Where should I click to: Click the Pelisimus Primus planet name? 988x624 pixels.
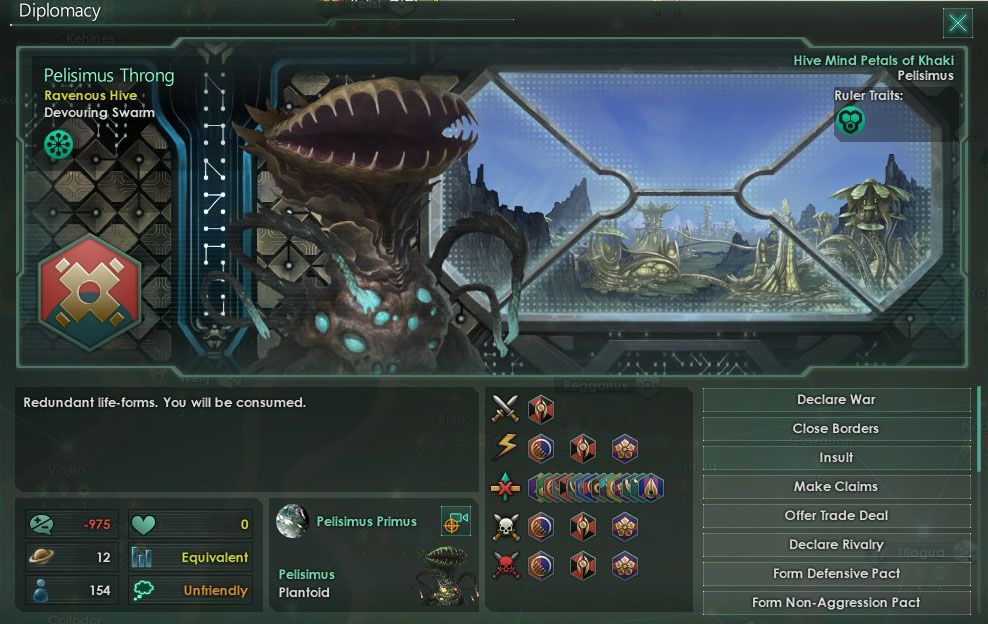point(366,521)
